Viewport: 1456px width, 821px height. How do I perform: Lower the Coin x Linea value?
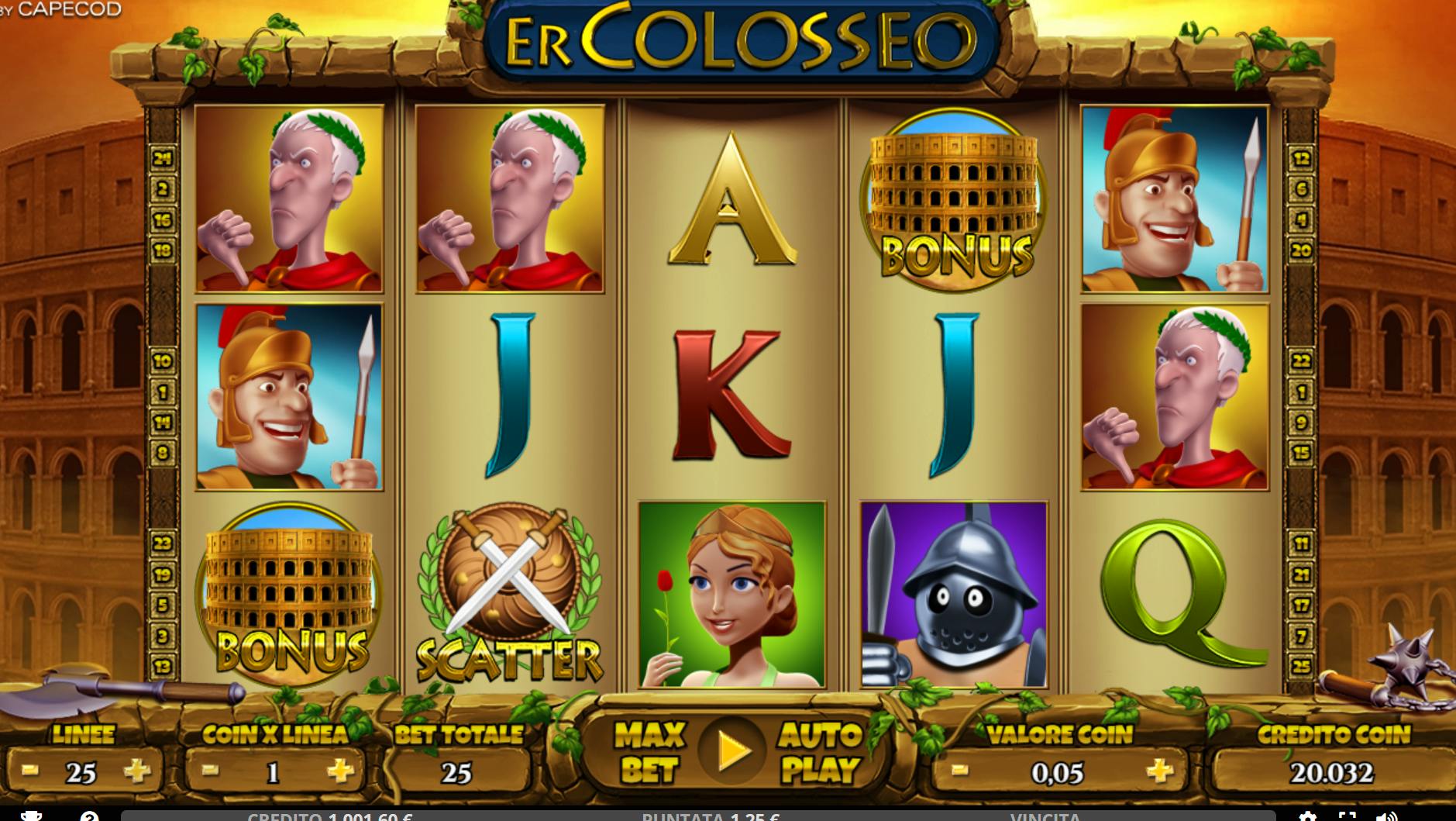[209, 771]
